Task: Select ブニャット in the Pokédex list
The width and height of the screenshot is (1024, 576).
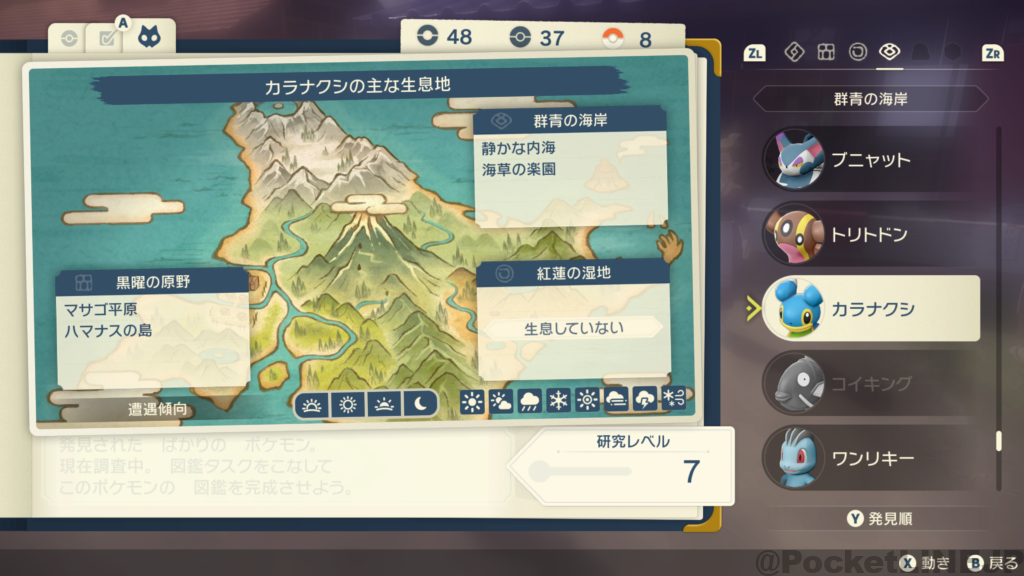Action: pos(868,159)
